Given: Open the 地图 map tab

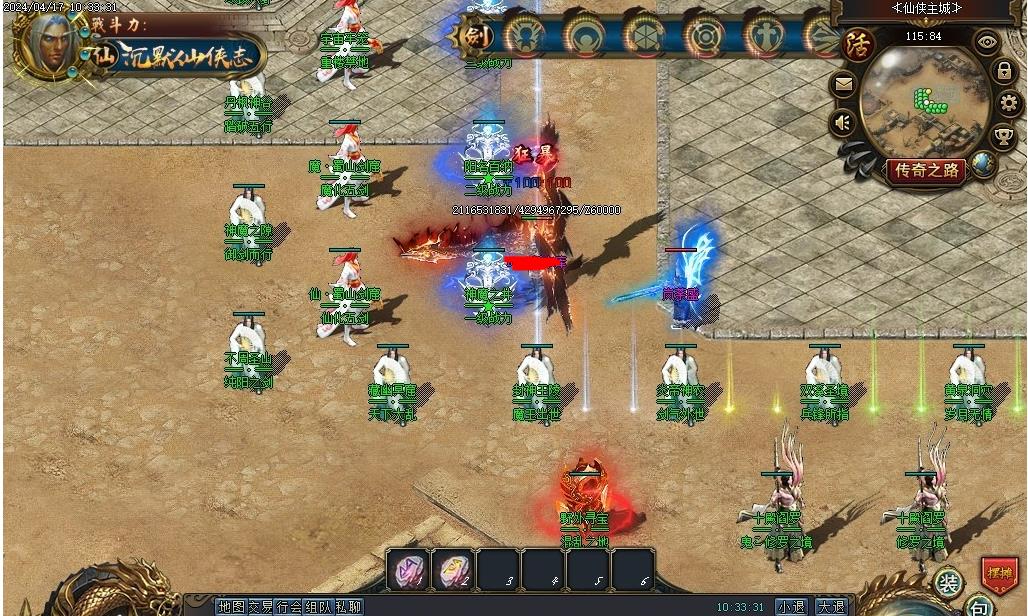Looking at the screenshot, I should 231,606.
